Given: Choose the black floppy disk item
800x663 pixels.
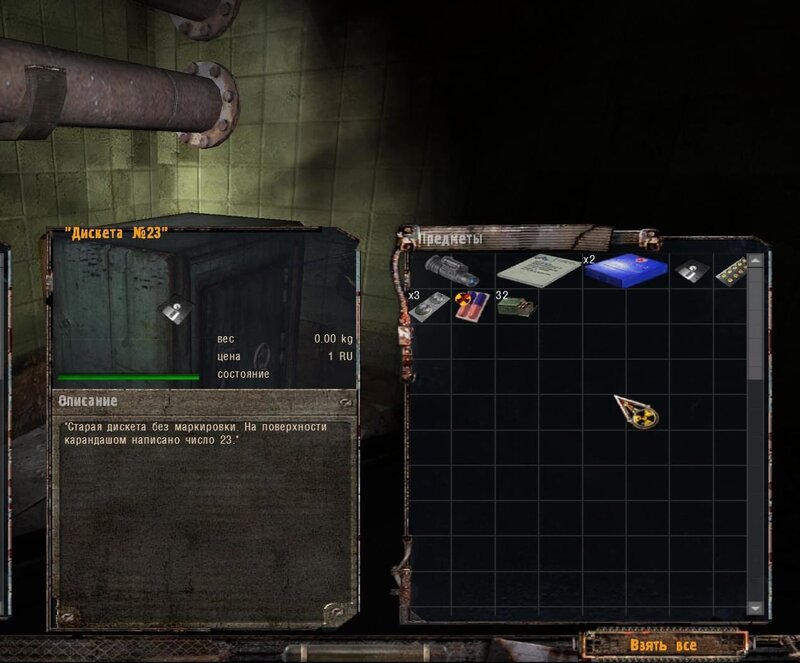Looking at the screenshot, I should pyautogui.click(x=691, y=271).
